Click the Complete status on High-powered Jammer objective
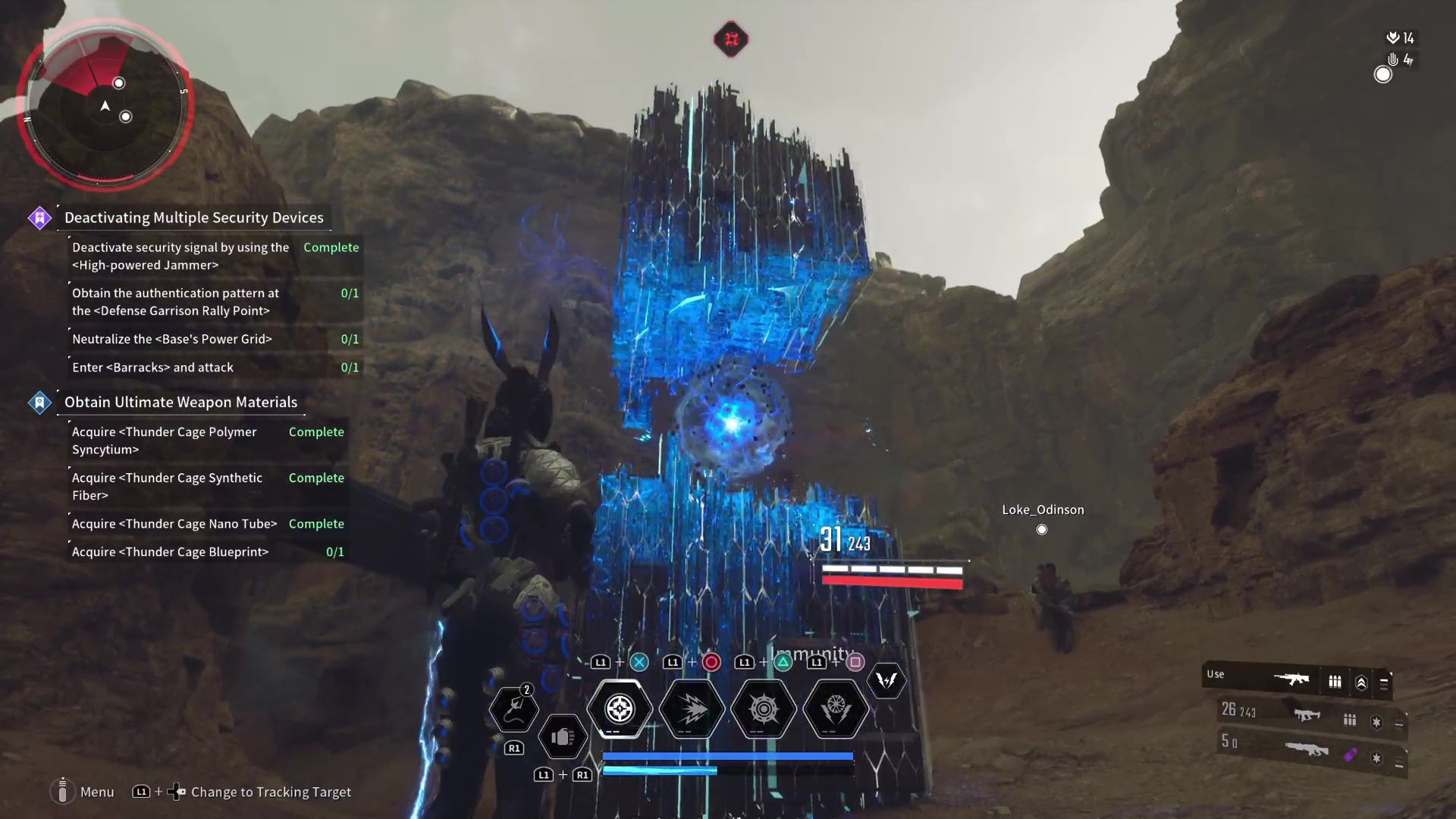1456x819 pixels. [x=331, y=247]
